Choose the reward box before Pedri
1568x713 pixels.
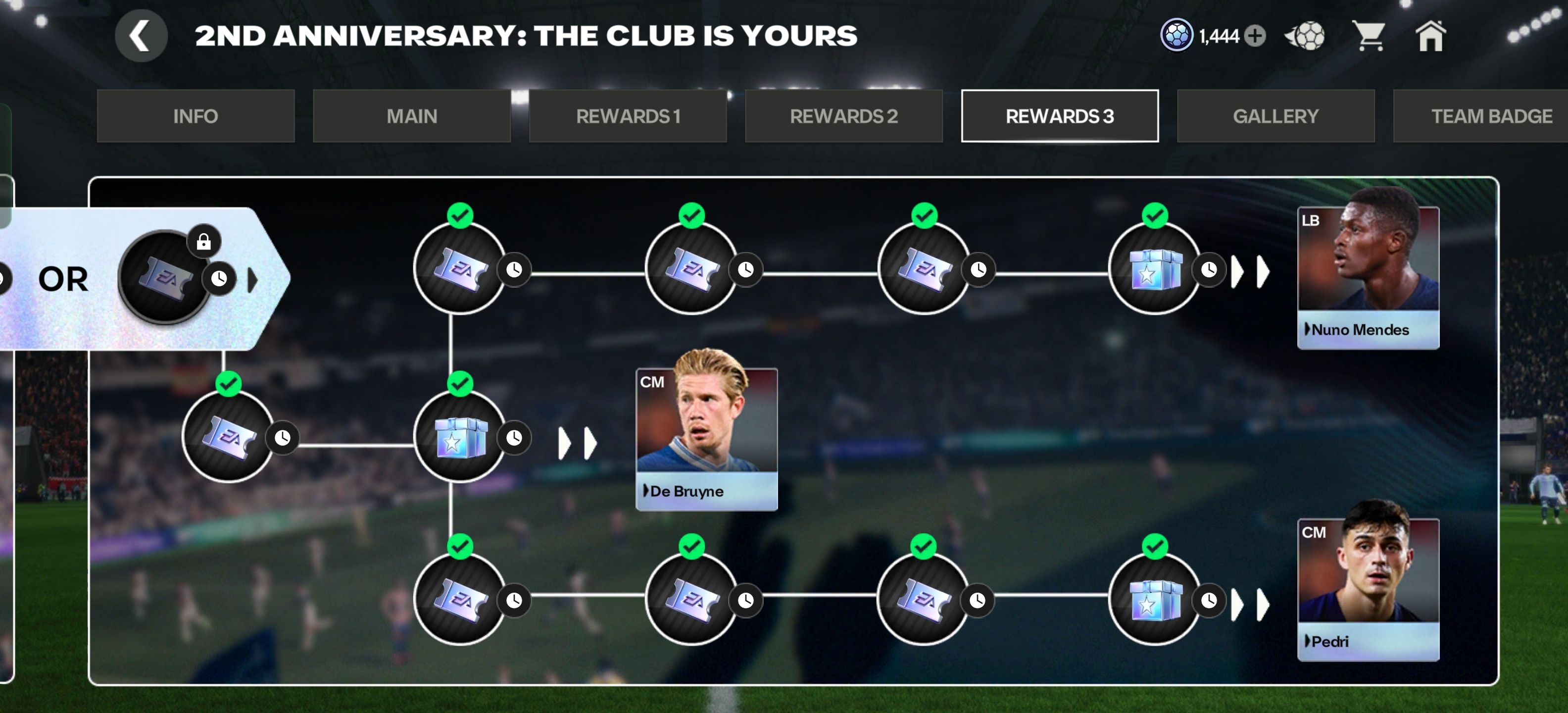point(1154,600)
